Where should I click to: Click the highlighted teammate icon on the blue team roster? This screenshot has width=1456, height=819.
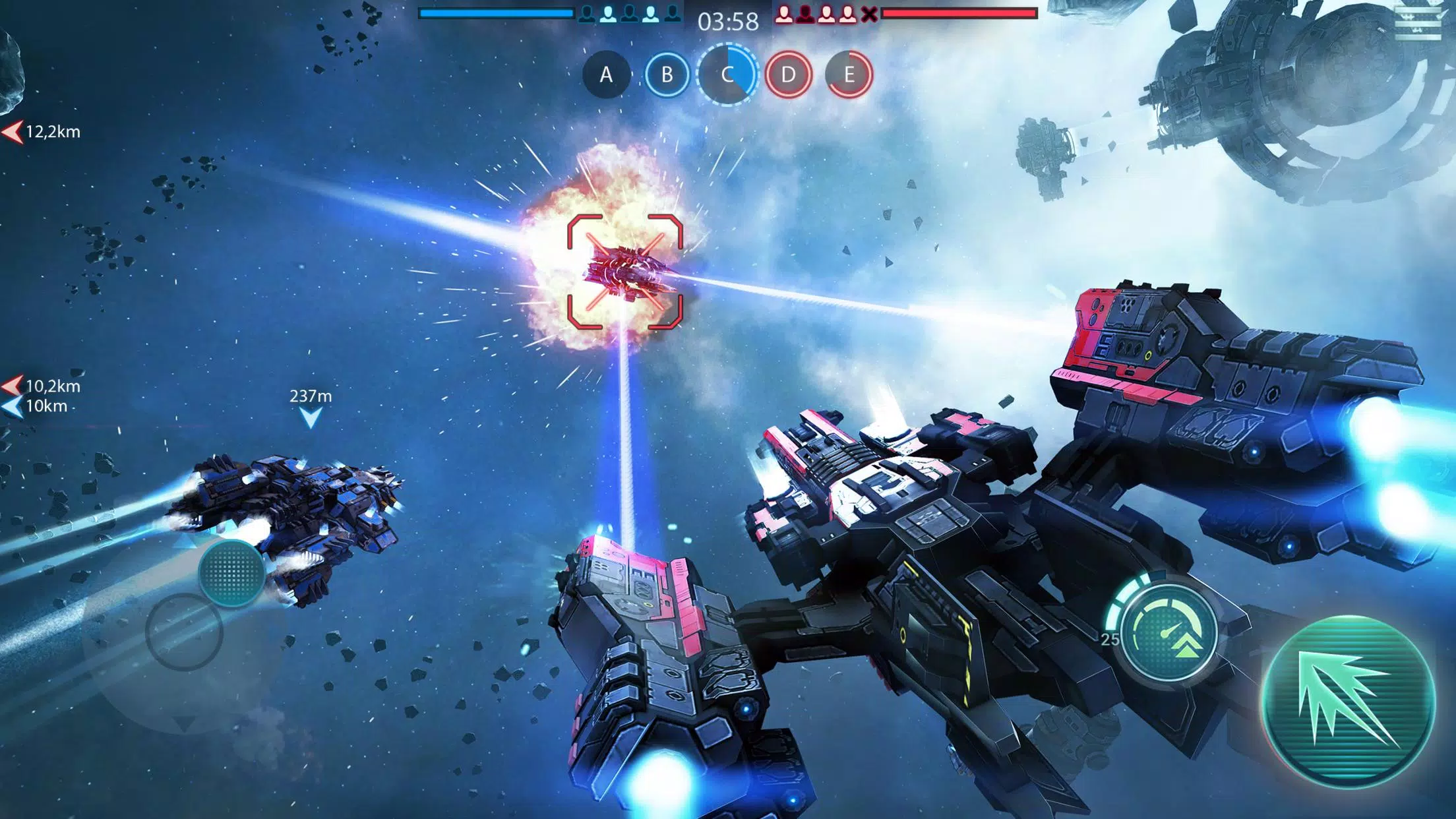[x=608, y=13]
